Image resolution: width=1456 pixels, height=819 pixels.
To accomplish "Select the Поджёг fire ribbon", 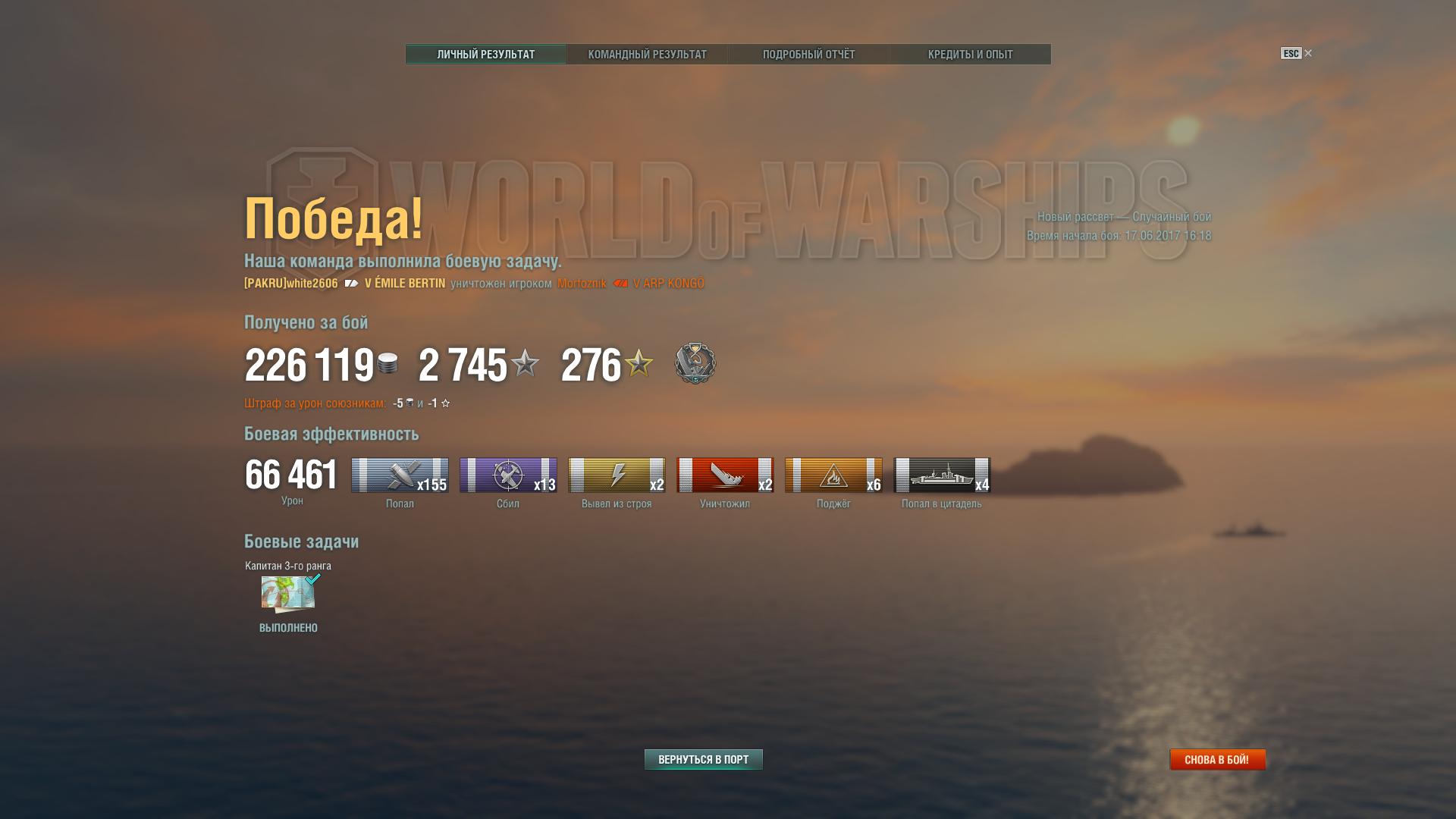I will click(833, 475).
